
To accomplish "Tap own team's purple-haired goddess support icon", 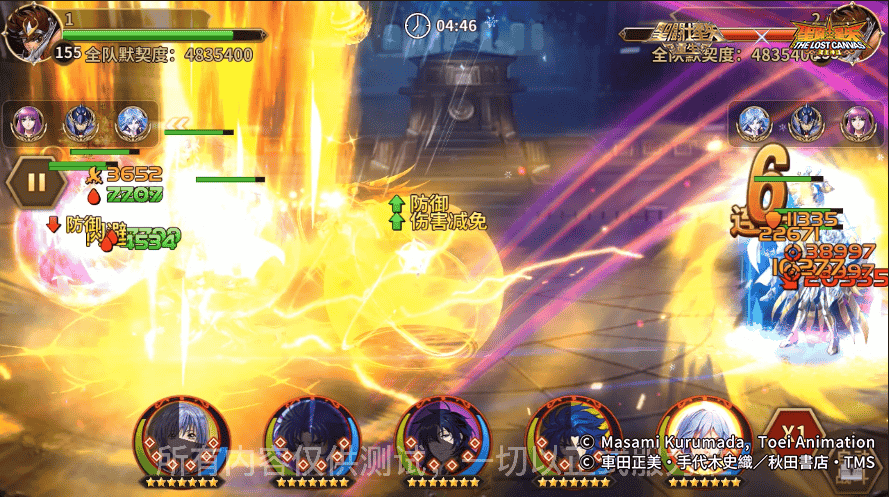I will click(27, 122).
